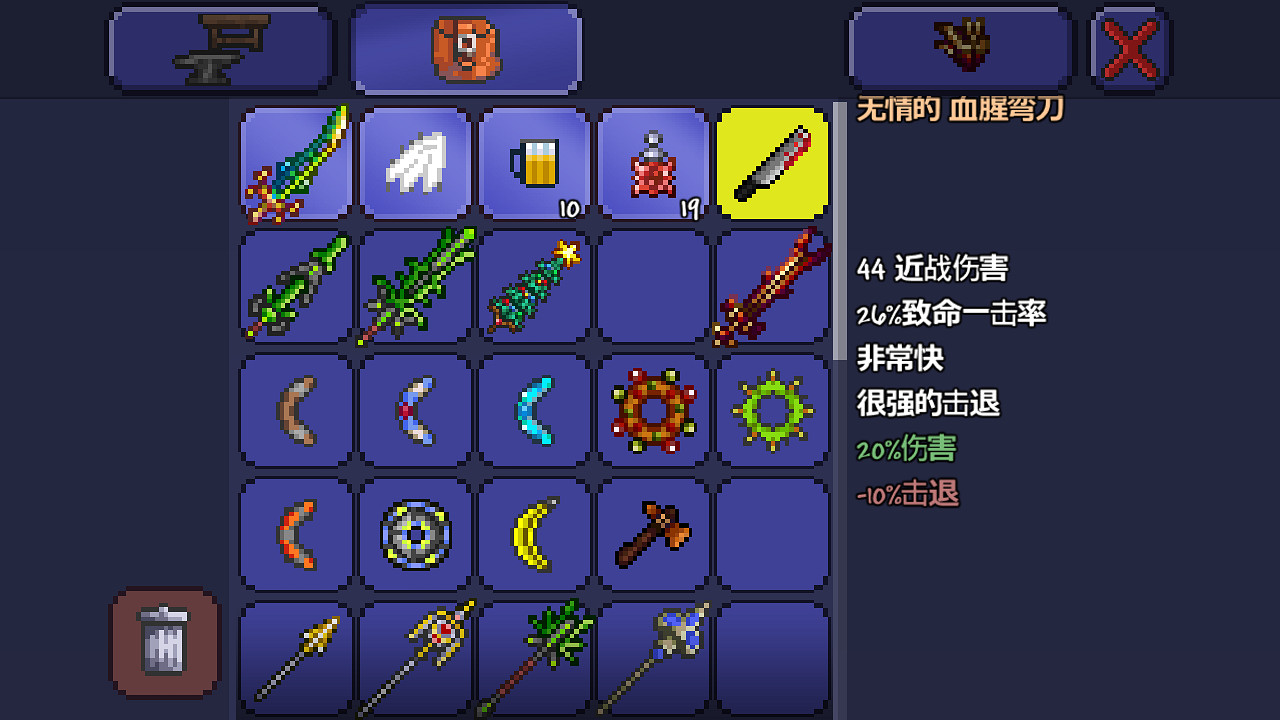1280x720 pixels.
Task: Select the wooden boomerang
Action: pyautogui.click(x=295, y=410)
